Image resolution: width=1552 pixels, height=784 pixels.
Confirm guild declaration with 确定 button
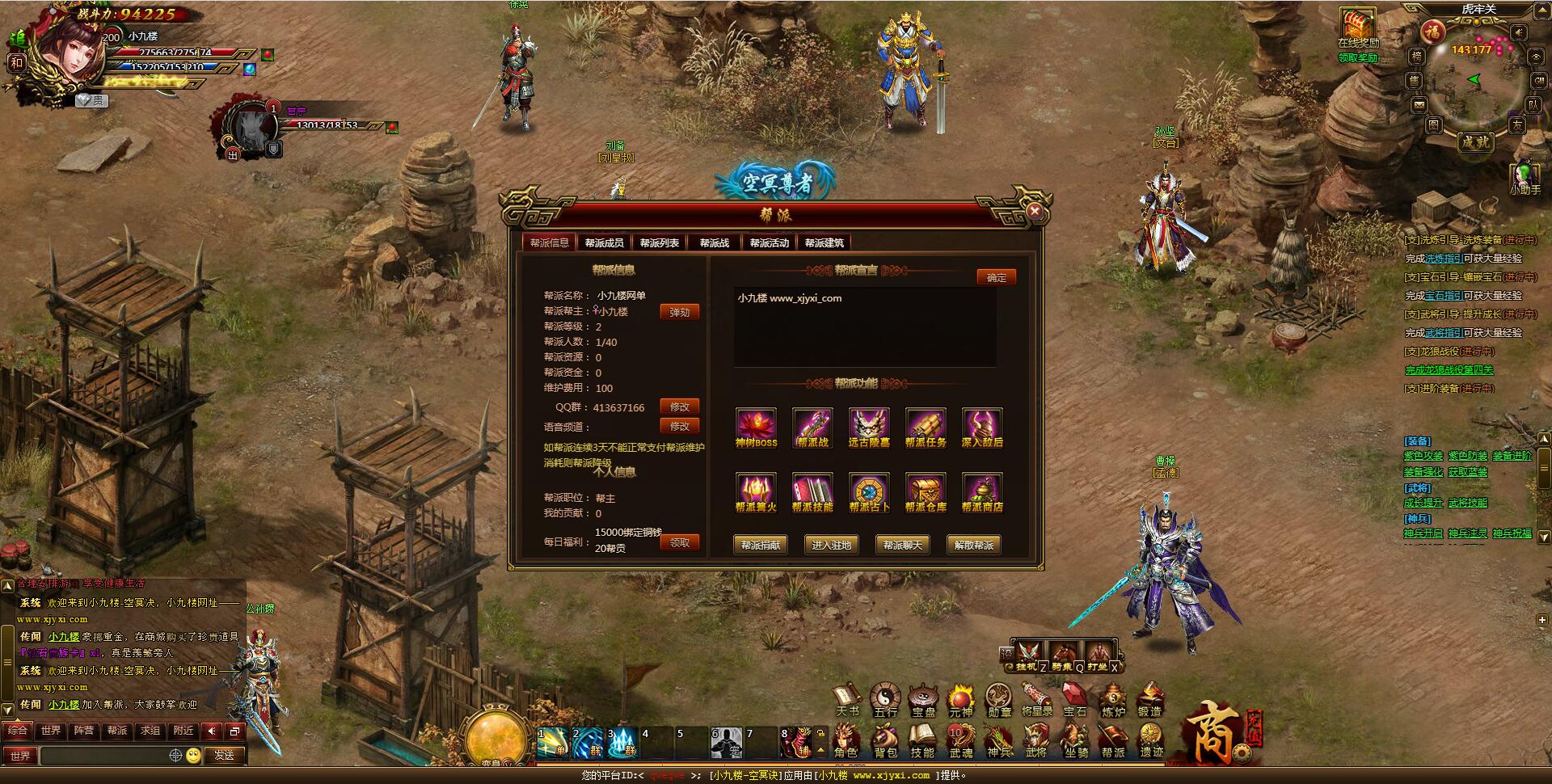coord(996,277)
